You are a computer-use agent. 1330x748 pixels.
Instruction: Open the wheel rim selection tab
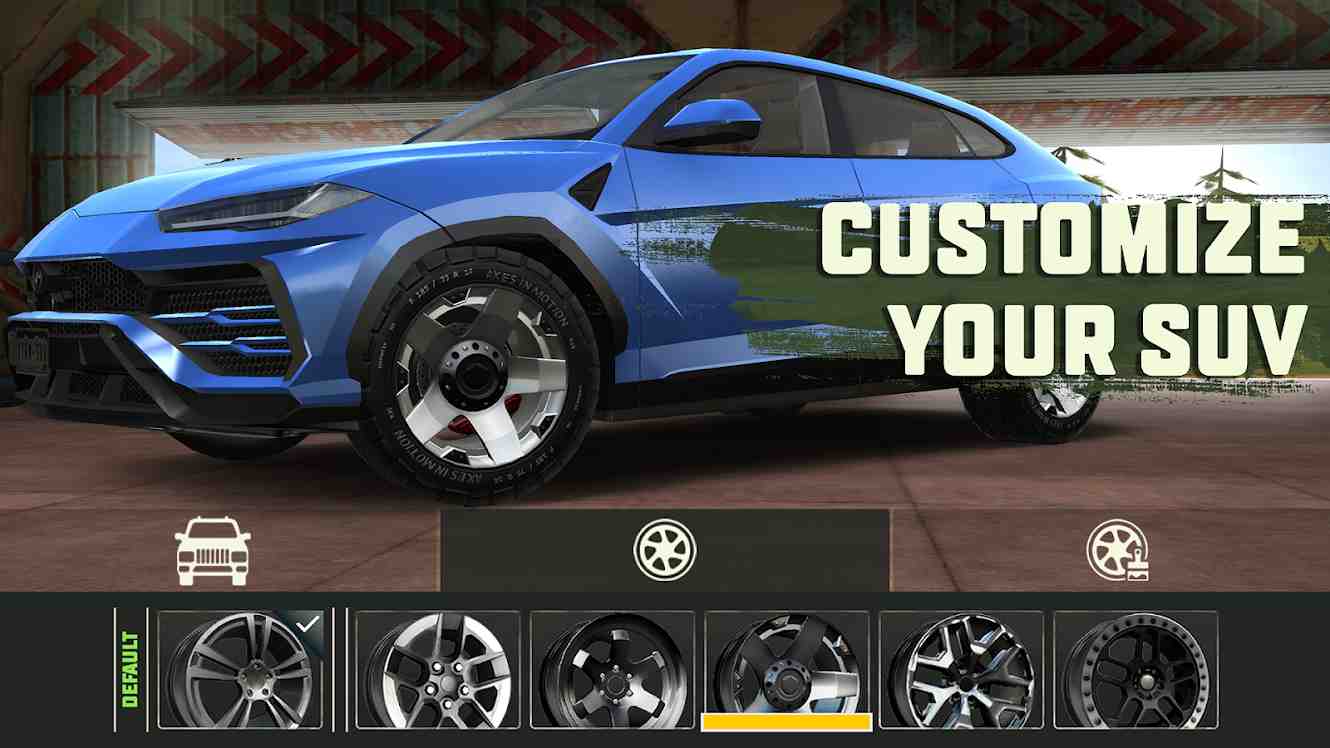664,550
